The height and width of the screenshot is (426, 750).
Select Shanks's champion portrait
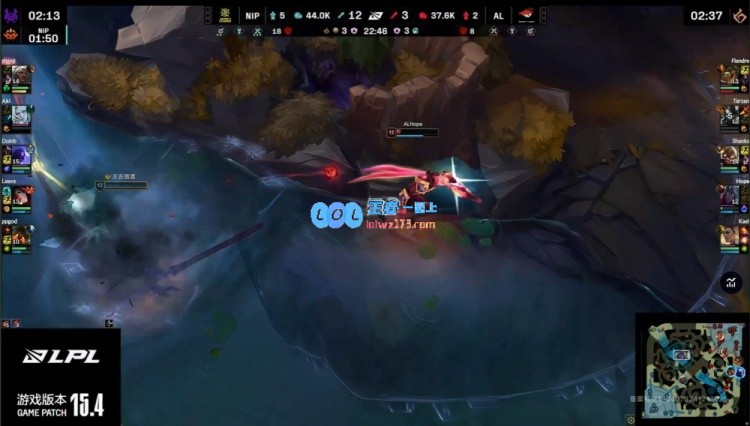tap(729, 155)
